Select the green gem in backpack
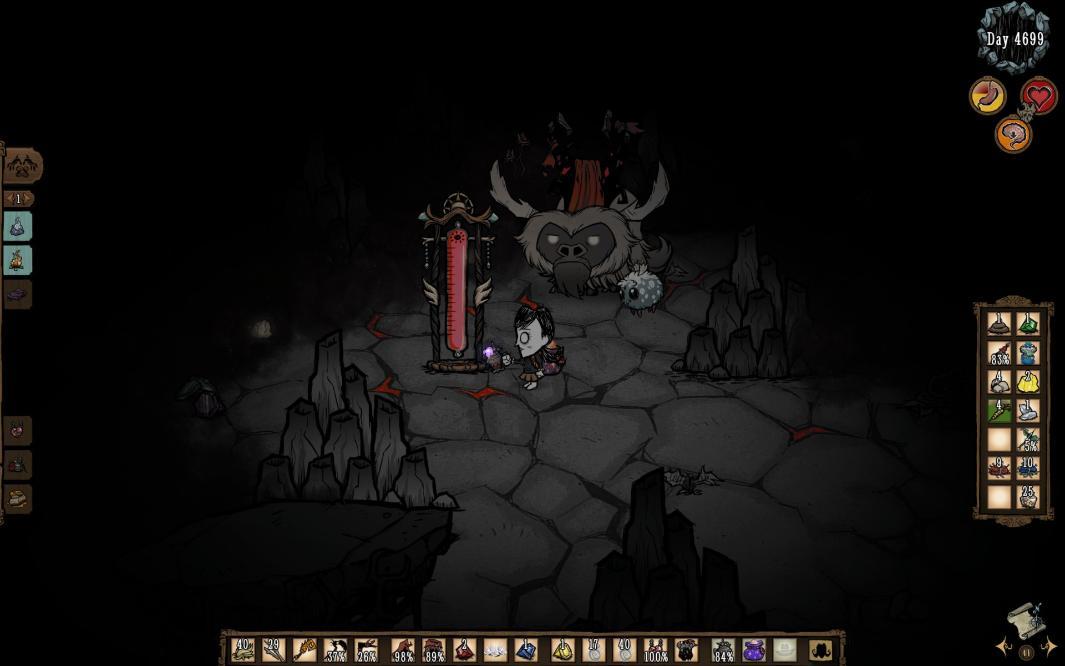Viewport: 1065px width, 666px height. pyautogui.click(x=1028, y=323)
